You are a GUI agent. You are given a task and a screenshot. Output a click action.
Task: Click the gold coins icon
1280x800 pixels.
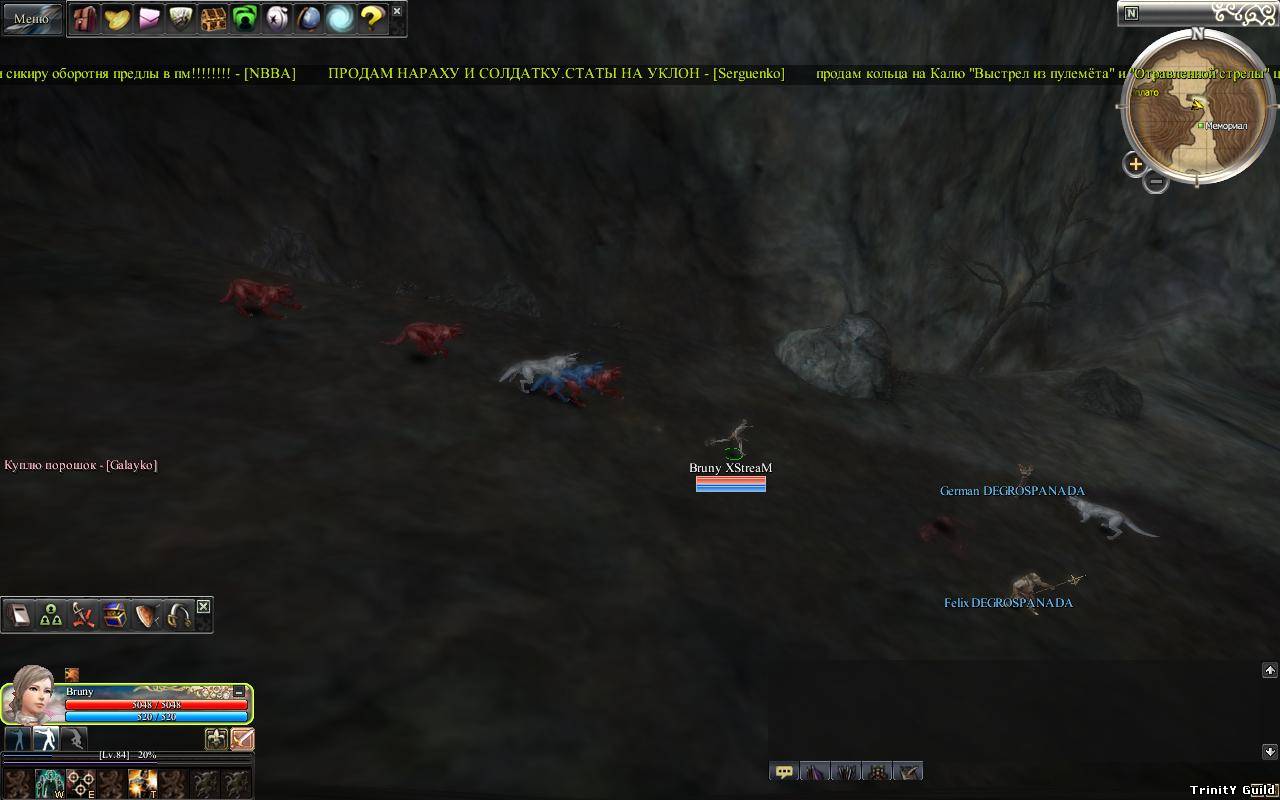(x=117, y=19)
